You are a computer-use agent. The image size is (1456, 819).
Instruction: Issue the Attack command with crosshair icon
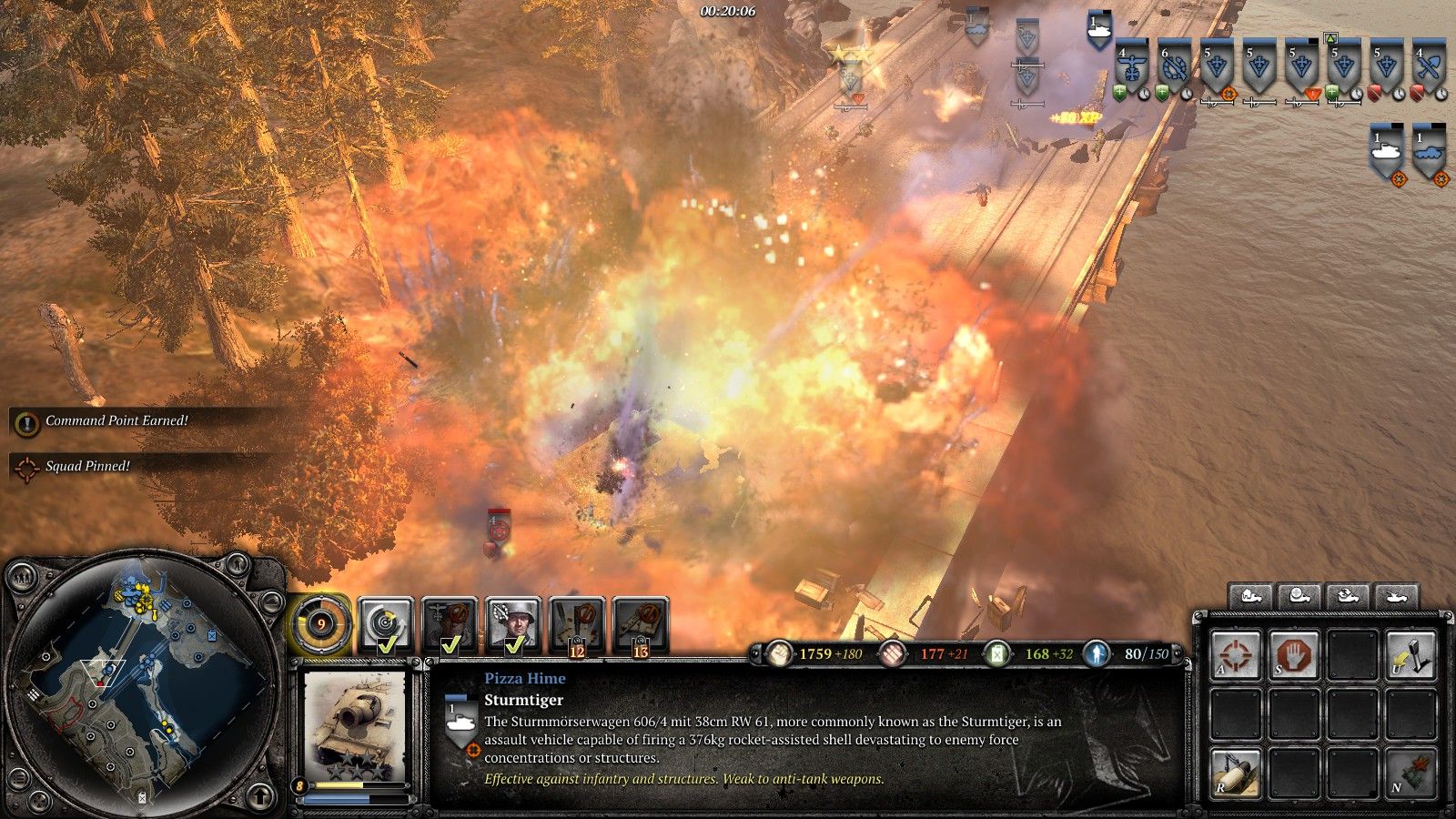(x=1236, y=655)
